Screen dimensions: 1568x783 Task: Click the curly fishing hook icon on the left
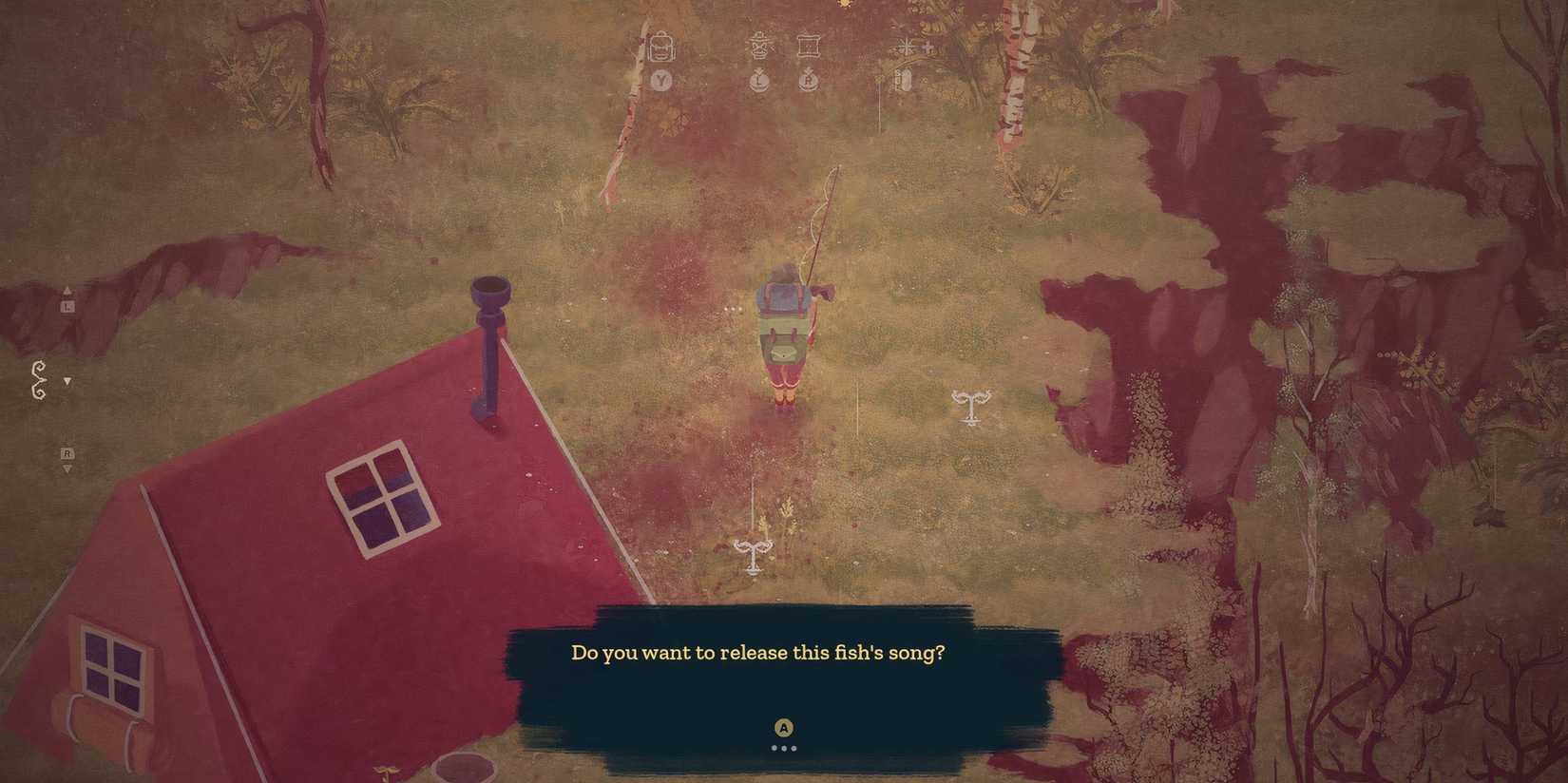[38, 380]
